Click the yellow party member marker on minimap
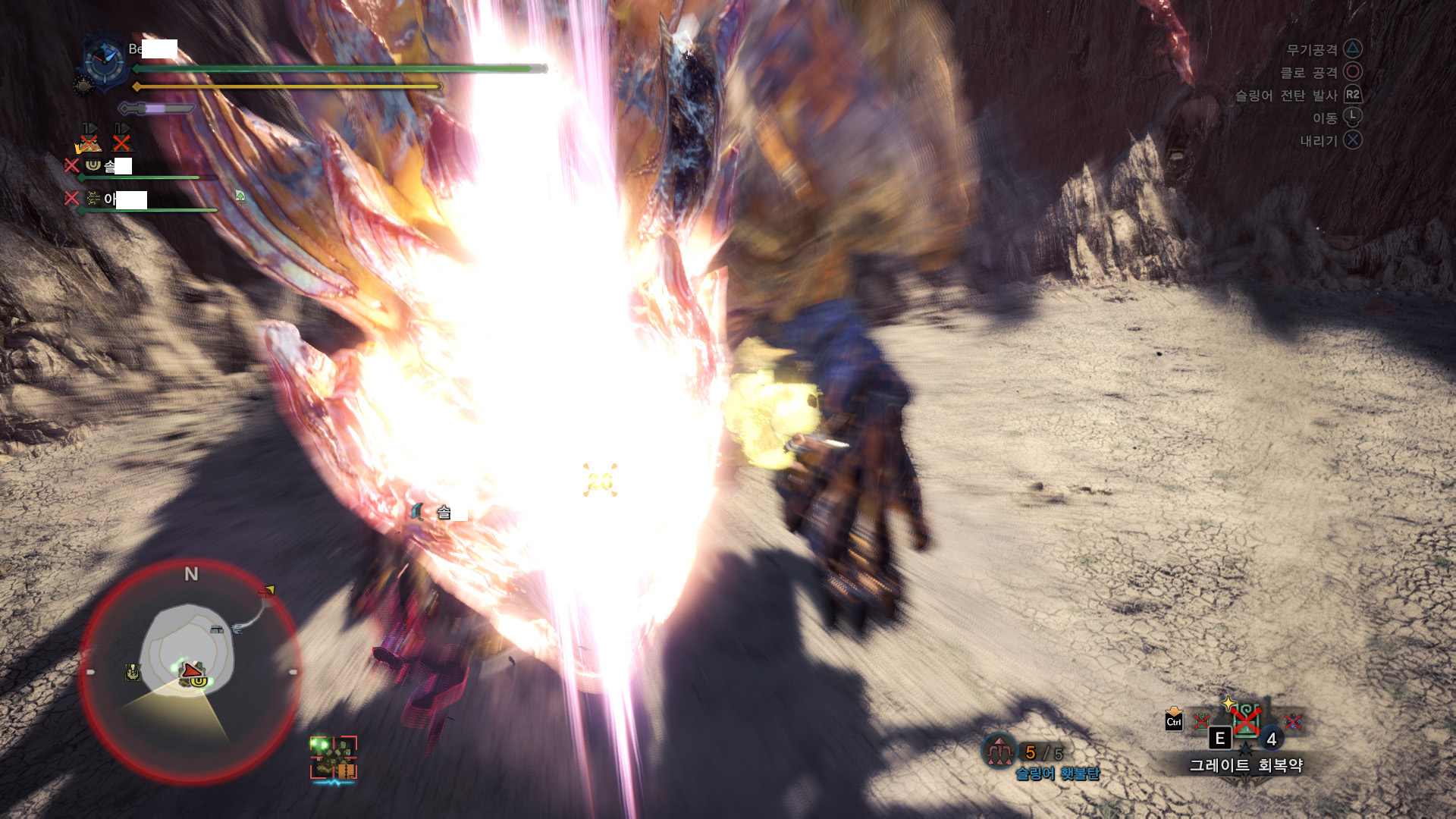This screenshot has height=819, width=1456. 198,681
